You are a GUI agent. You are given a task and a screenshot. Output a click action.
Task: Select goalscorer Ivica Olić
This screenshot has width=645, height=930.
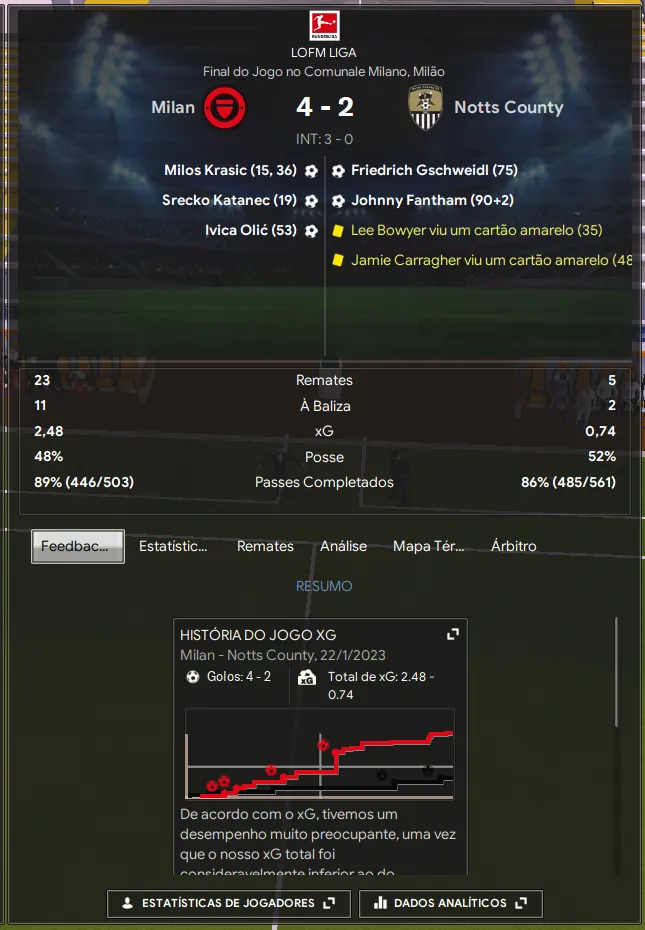click(250, 231)
